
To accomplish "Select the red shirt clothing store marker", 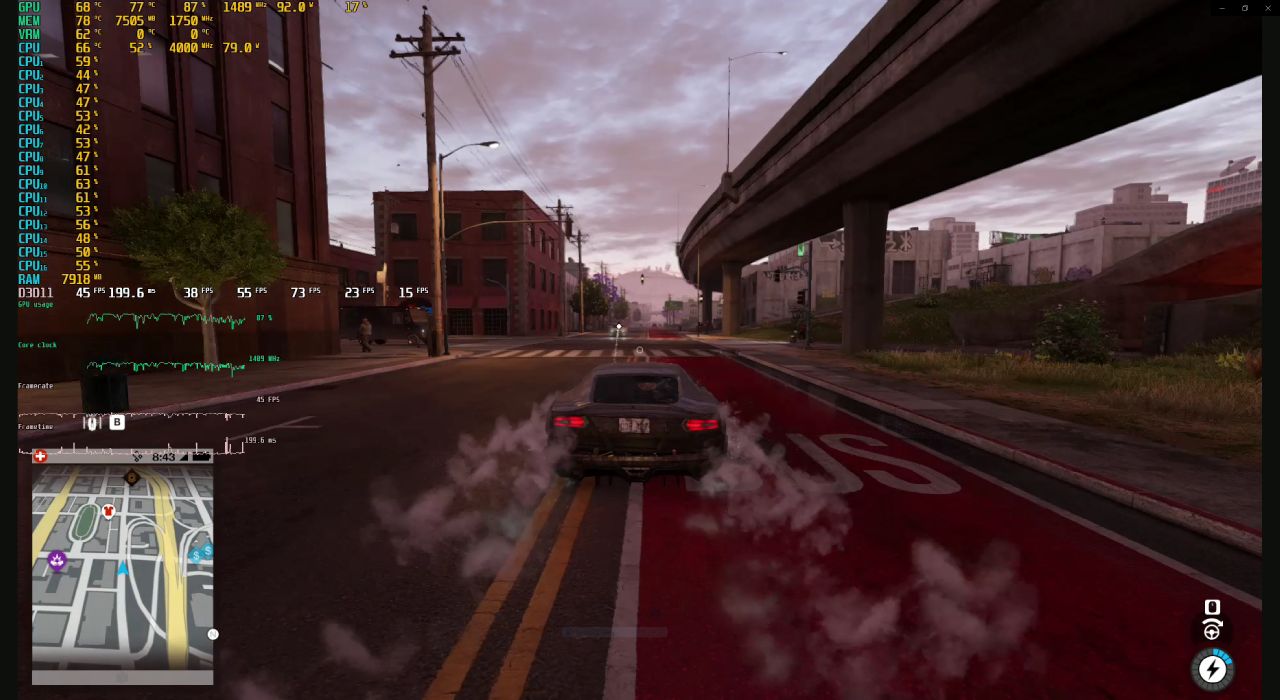I will (x=109, y=511).
